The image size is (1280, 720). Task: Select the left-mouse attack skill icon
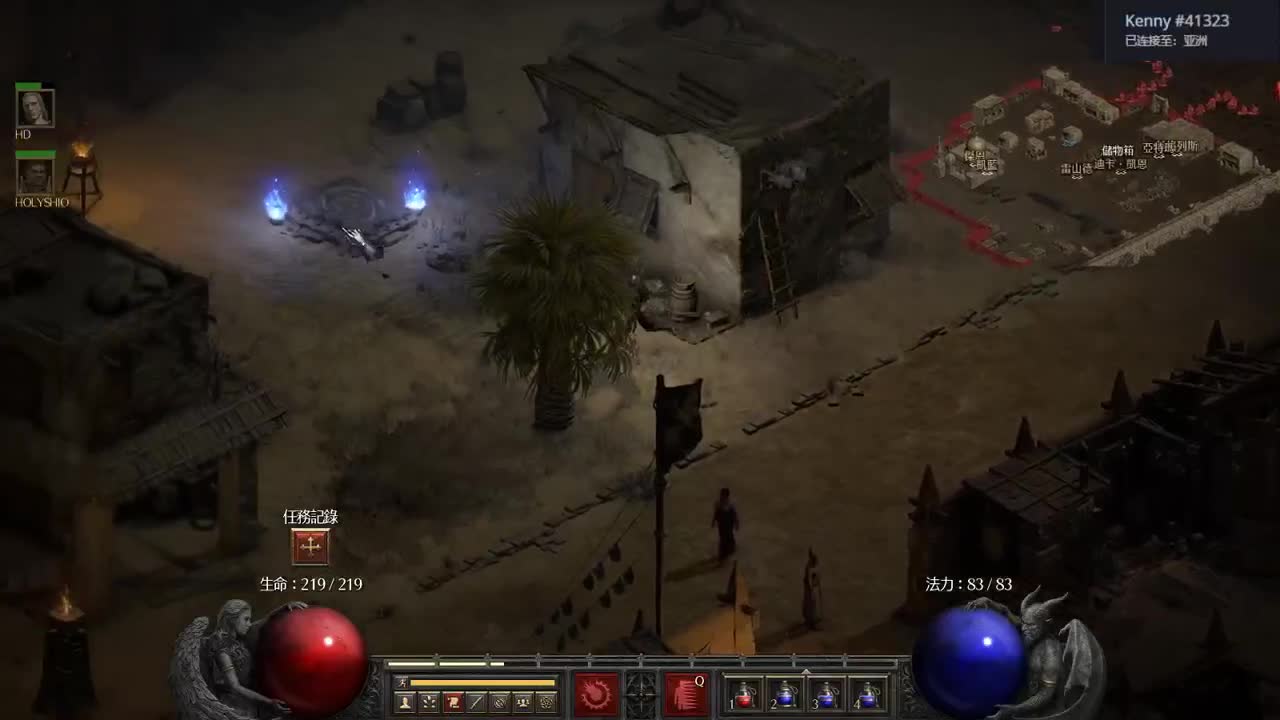pos(594,695)
